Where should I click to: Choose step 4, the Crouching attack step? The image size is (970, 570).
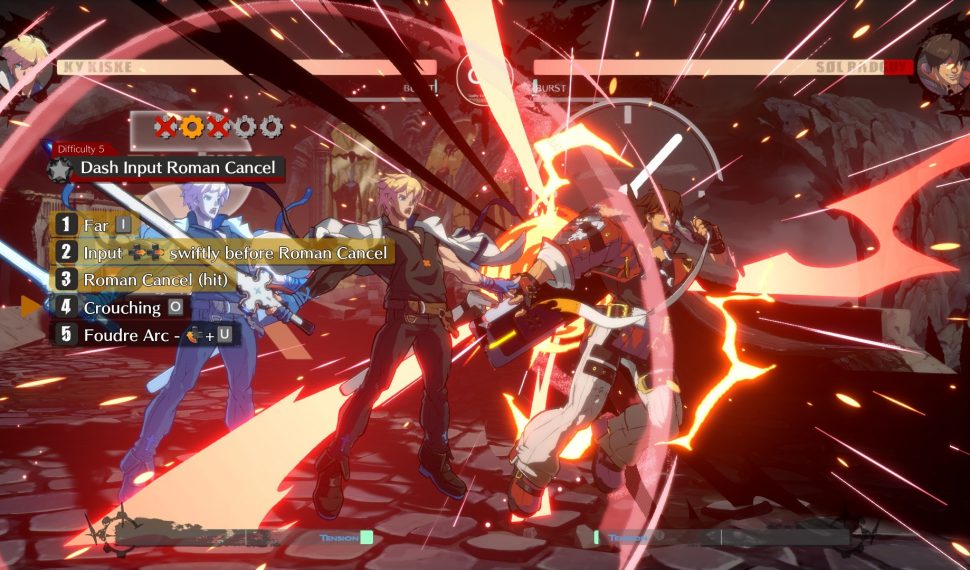tap(120, 307)
